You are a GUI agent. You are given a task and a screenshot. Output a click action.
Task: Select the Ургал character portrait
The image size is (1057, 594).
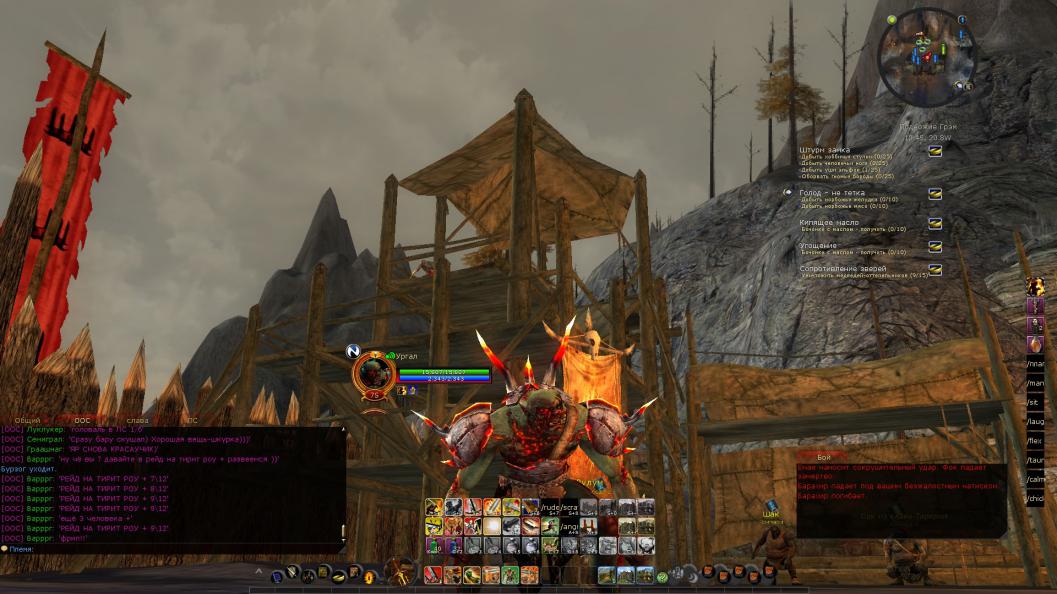[x=373, y=373]
